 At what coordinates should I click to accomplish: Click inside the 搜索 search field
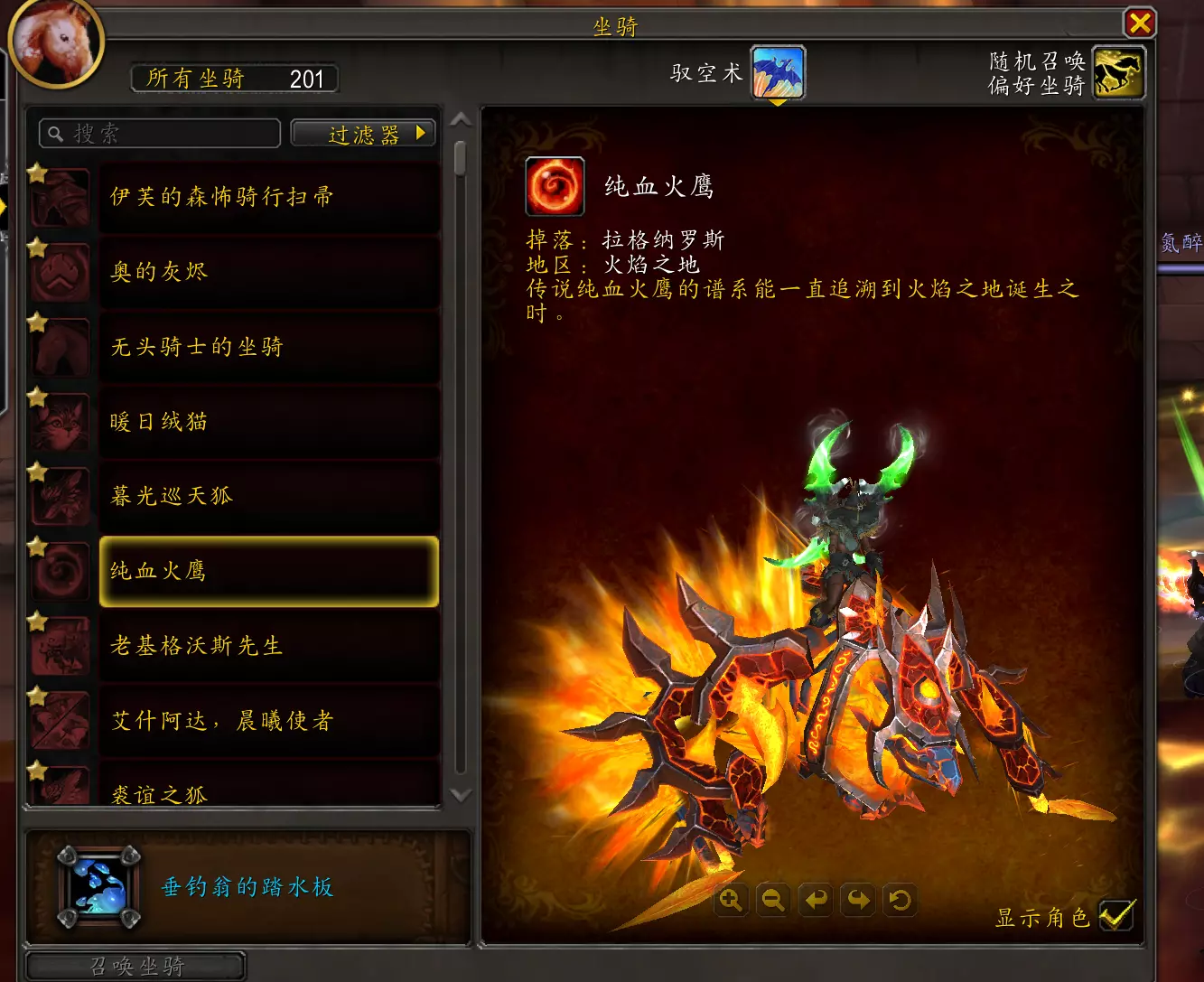159,133
